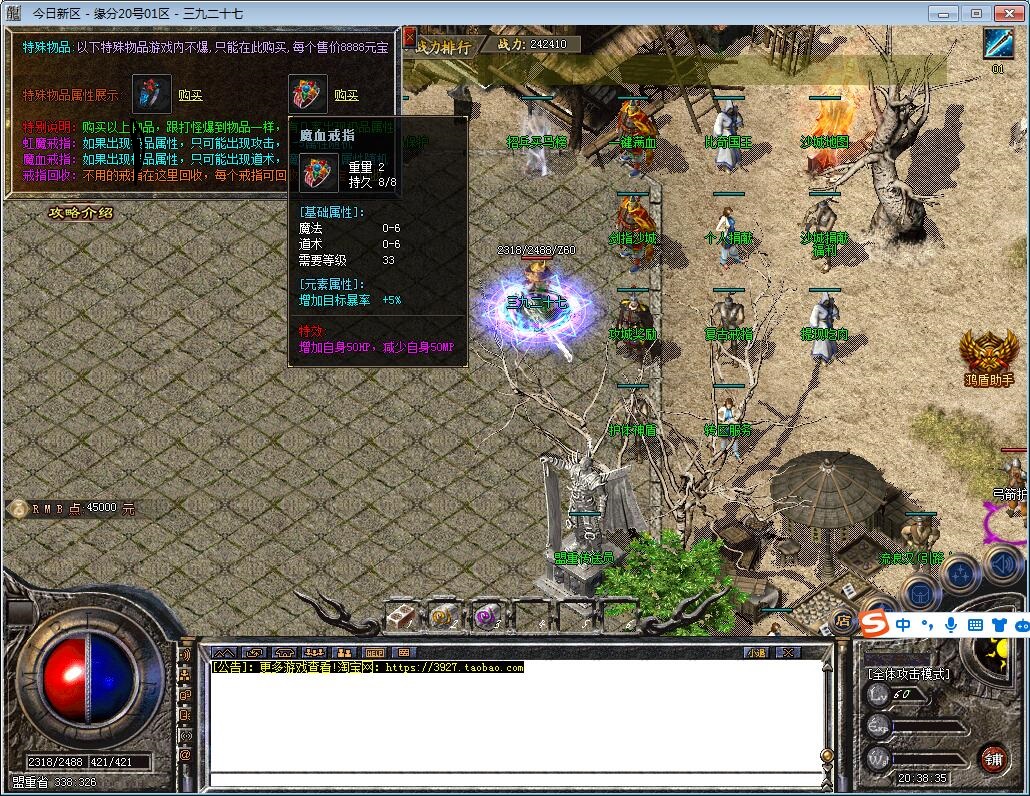Open the red 铺 stall button
The image size is (1030, 796).
[992, 757]
